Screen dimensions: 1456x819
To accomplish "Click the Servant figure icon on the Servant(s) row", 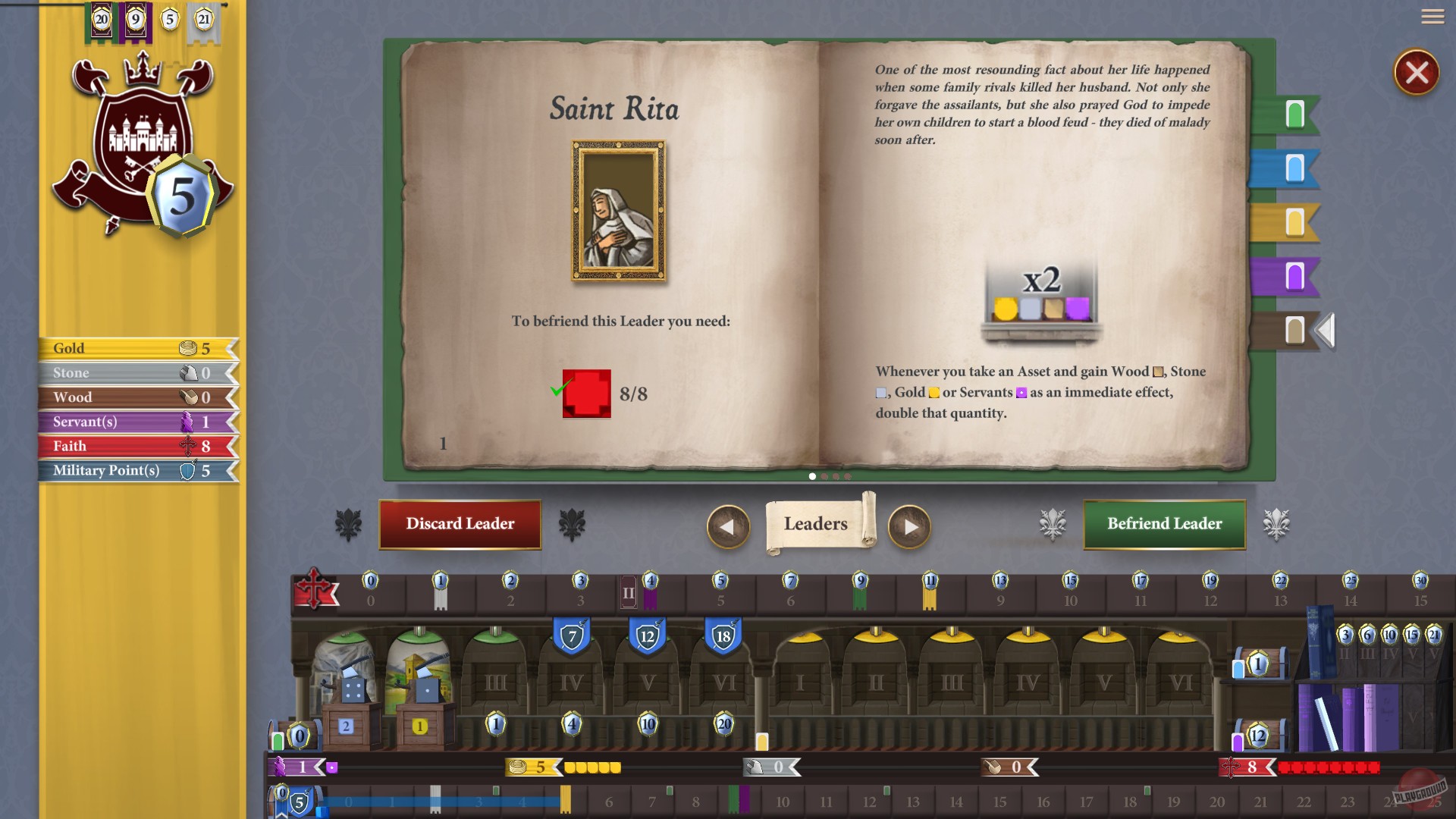I will pos(187,422).
